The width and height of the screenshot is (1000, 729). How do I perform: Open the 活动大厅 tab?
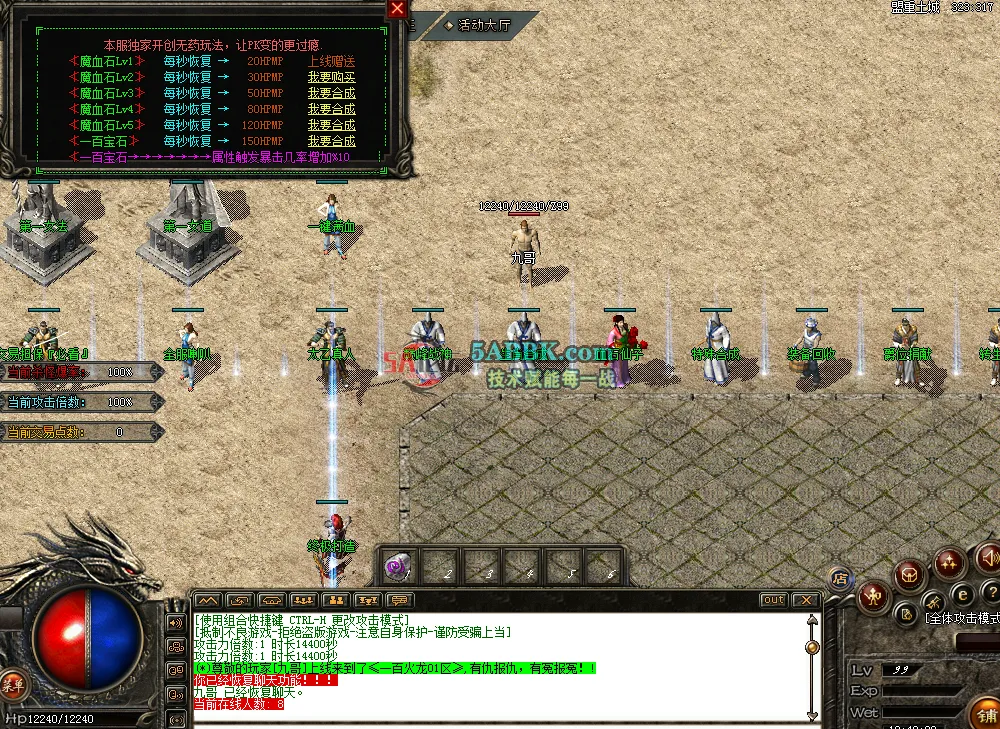coord(483,25)
